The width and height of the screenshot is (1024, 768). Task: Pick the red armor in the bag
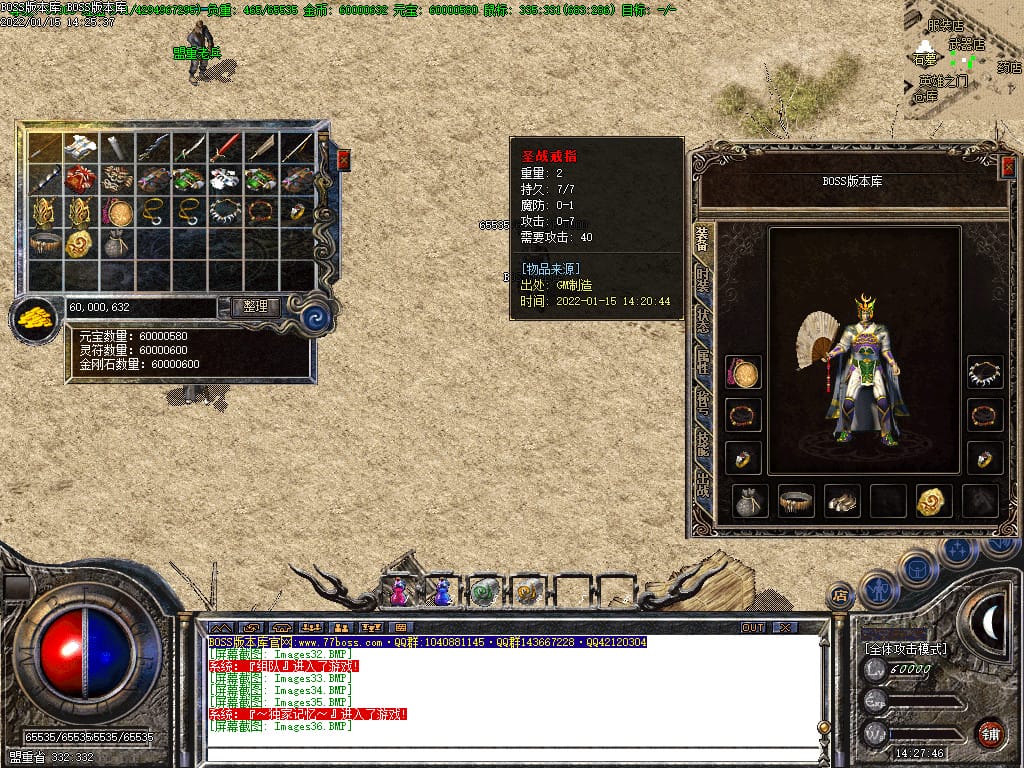[x=80, y=179]
